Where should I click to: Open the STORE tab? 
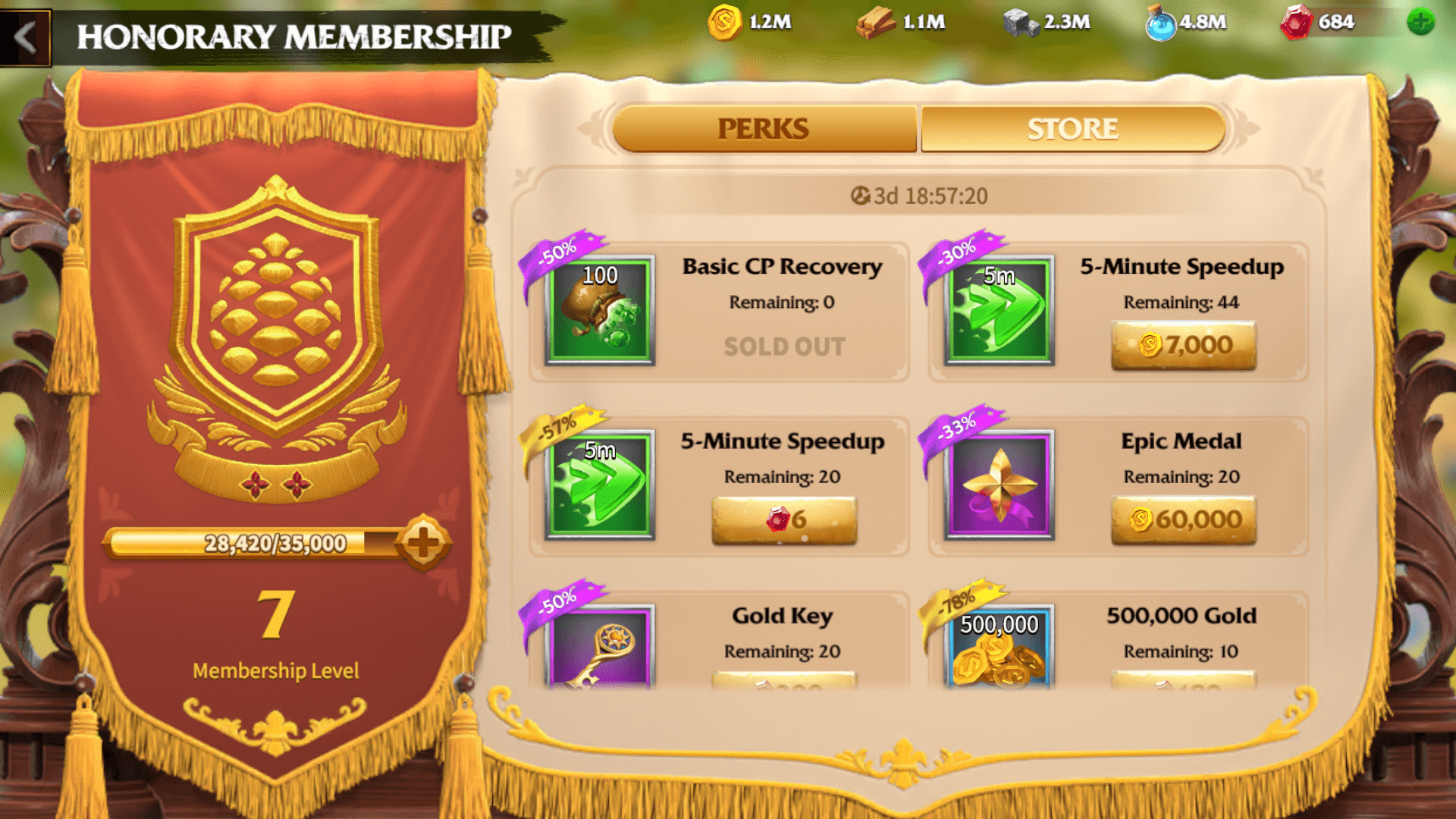tap(1072, 127)
